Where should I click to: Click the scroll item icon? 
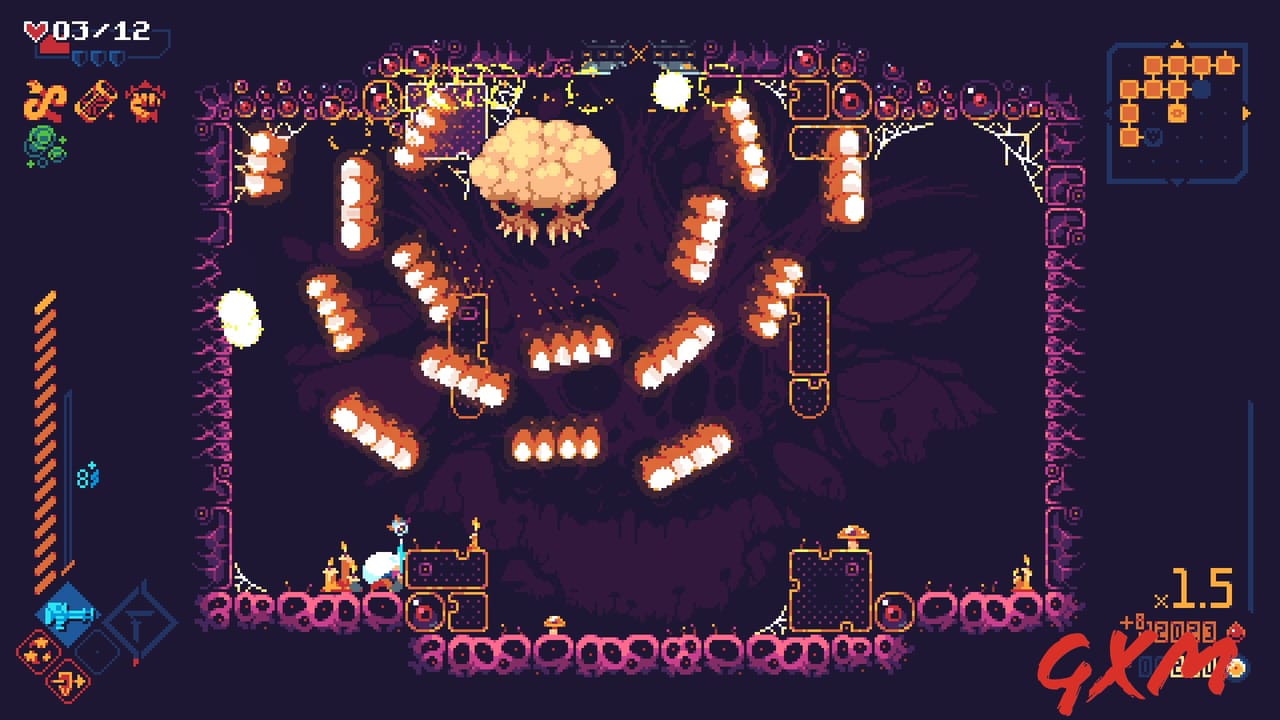coord(97,100)
